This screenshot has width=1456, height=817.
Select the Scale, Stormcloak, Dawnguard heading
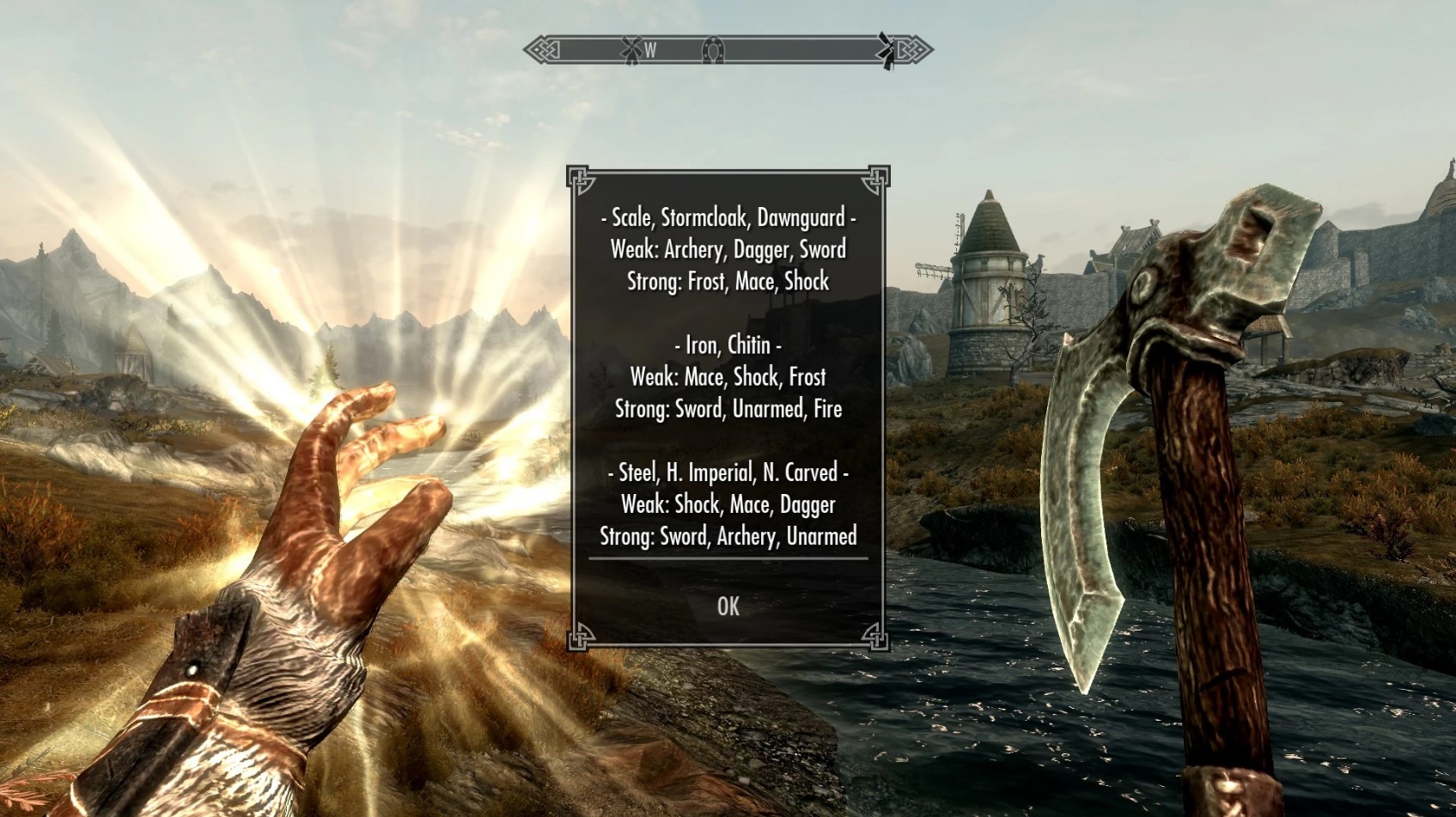pyautogui.click(x=728, y=219)
